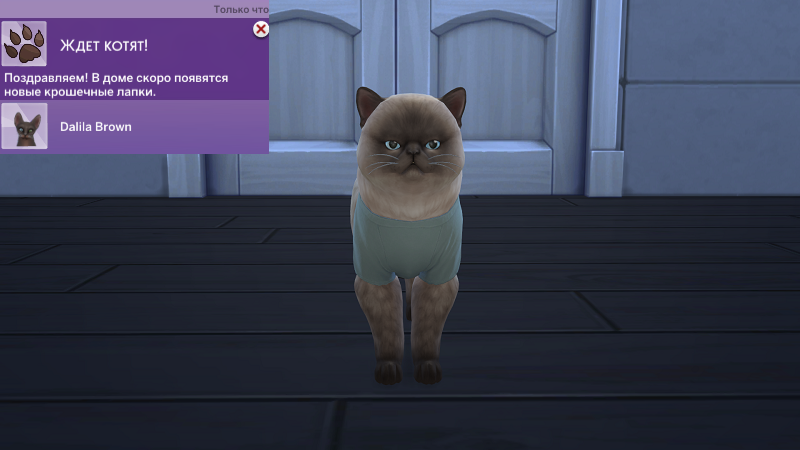Close the kitten notification popup

261,30
